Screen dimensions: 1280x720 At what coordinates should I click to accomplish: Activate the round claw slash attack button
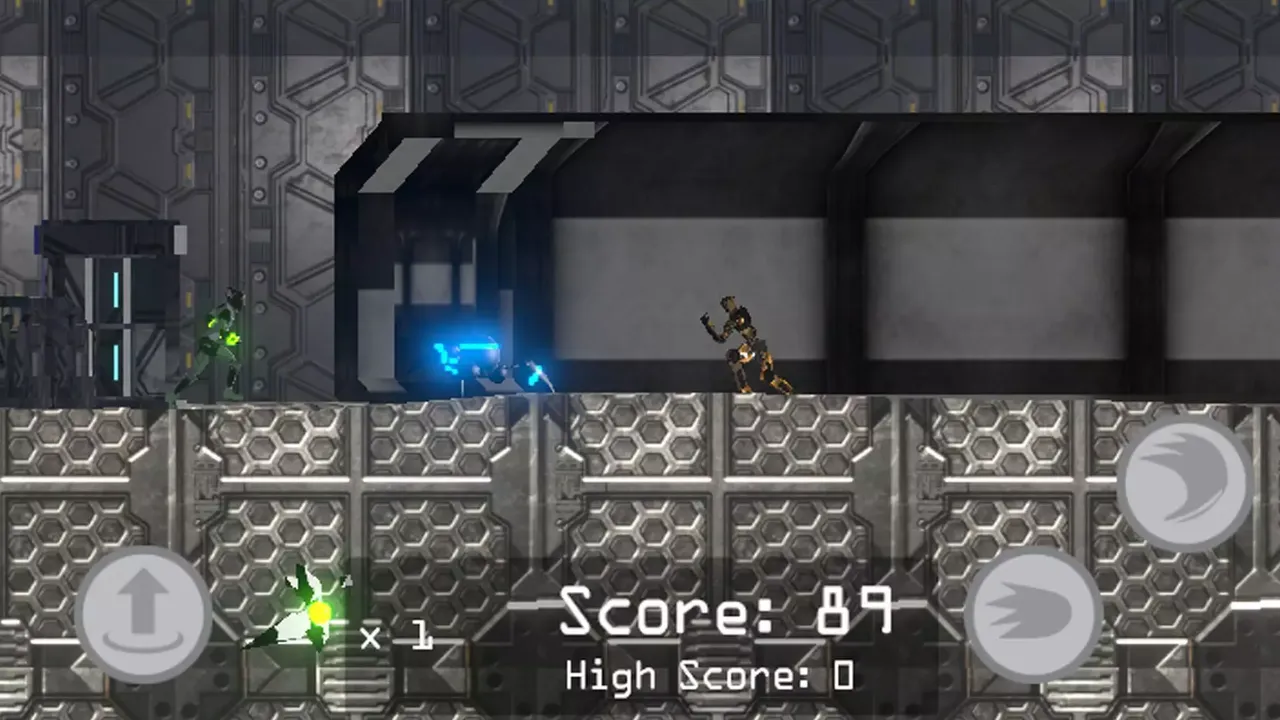[1185, 484]
